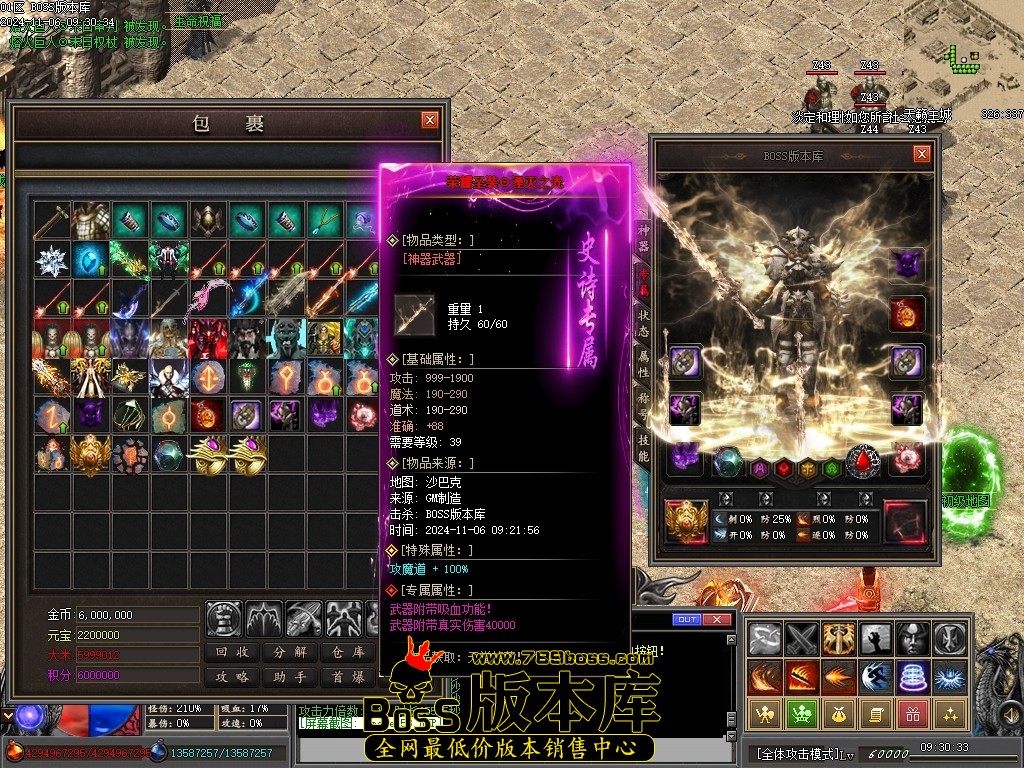Show the 技能 skills tab
1024x768 pixels.
[x=644, y=448]
